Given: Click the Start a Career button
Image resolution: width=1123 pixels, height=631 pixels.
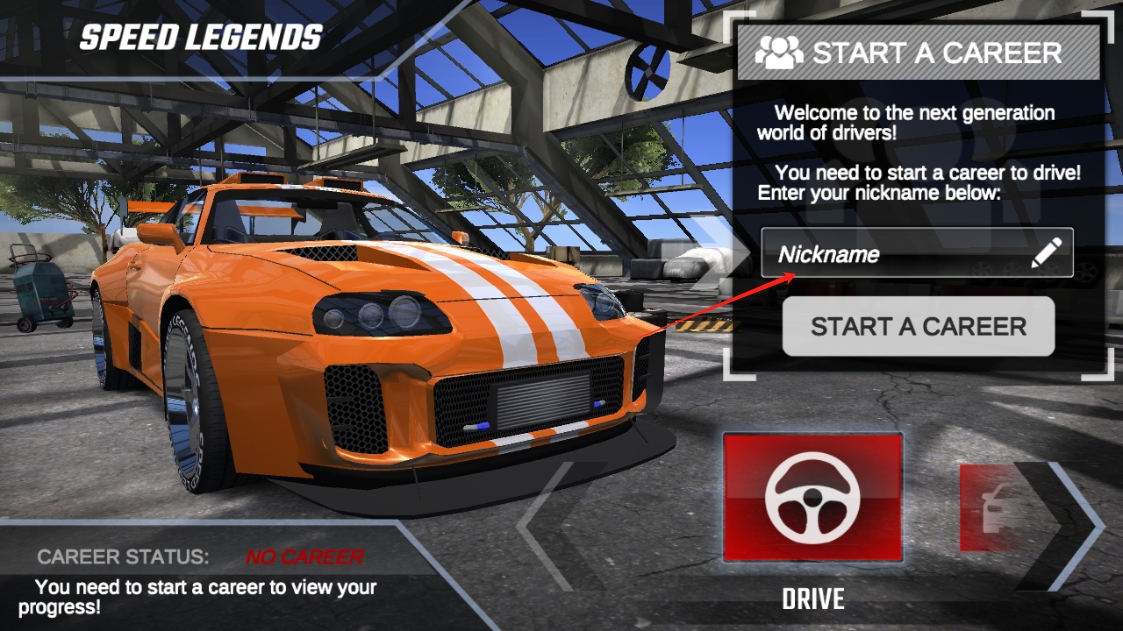Looking at the screenshot, I should pos(918,326).
